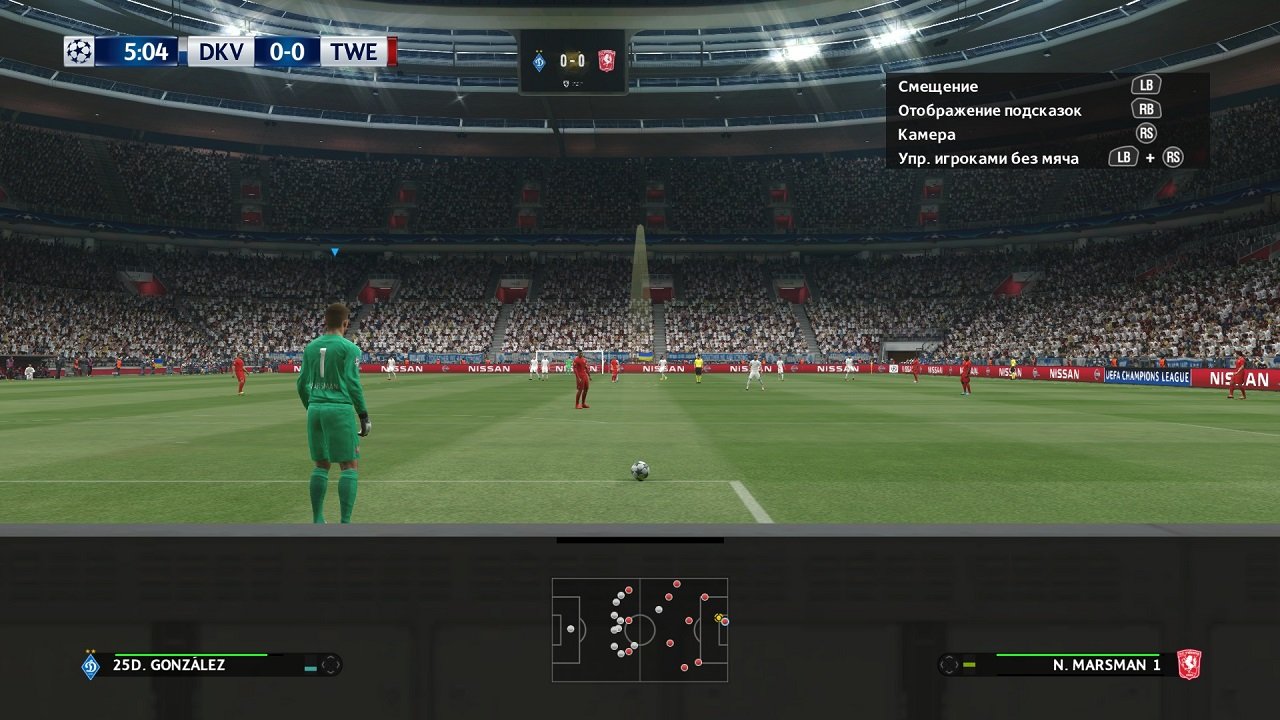Click the DKV team label on the scoreboard
1280x720 pixels.
click(224, 51)
